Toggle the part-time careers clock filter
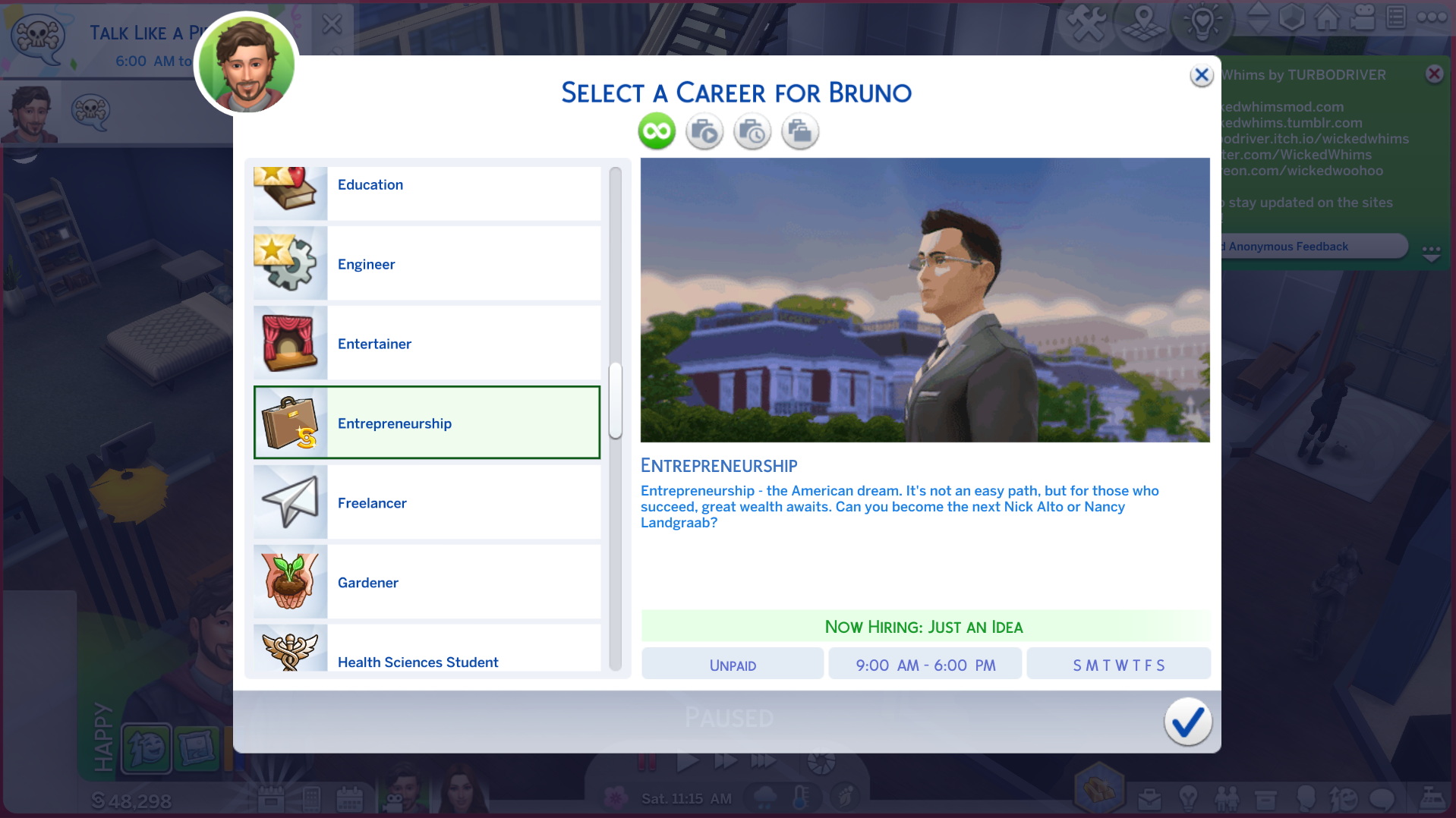Viewport: 1456px width, 818px height. (752, 131)
